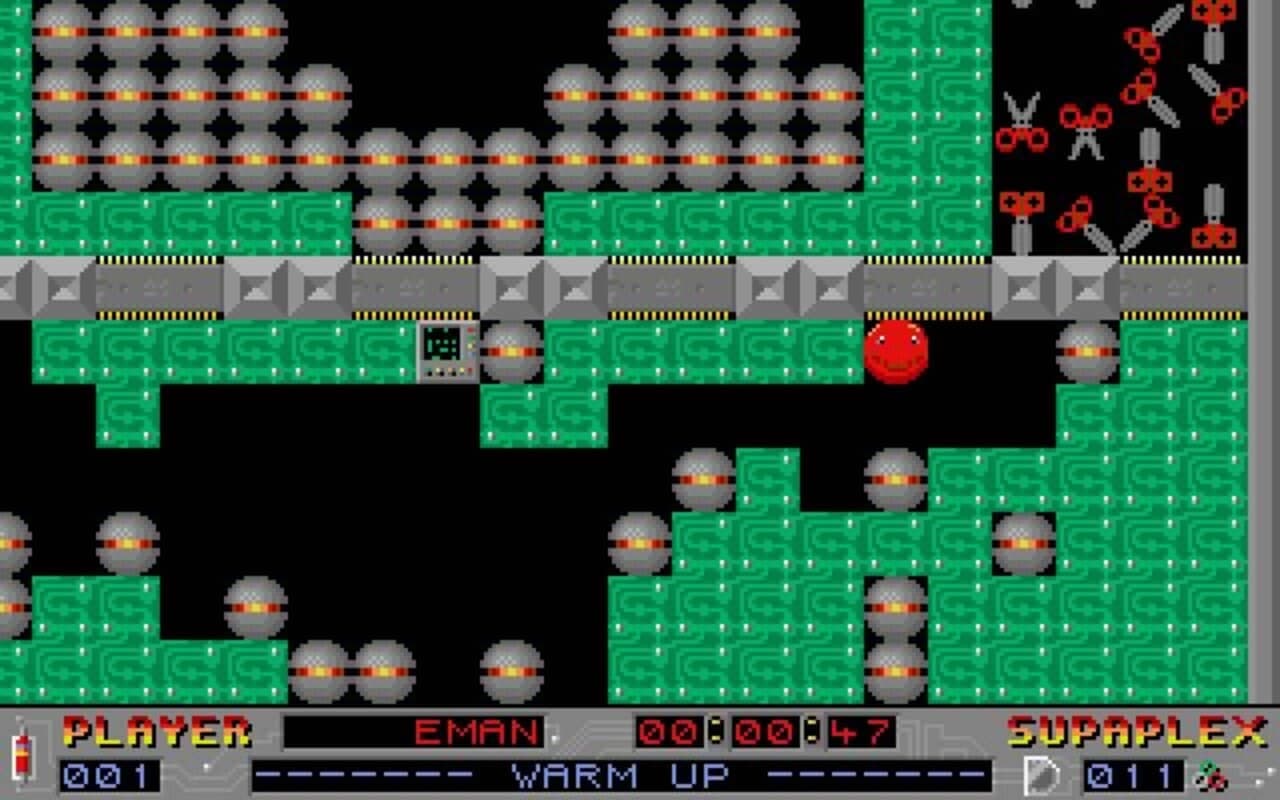
Task: Select a hardware wall segment in the middle row
Action: (x=640, y=290)
